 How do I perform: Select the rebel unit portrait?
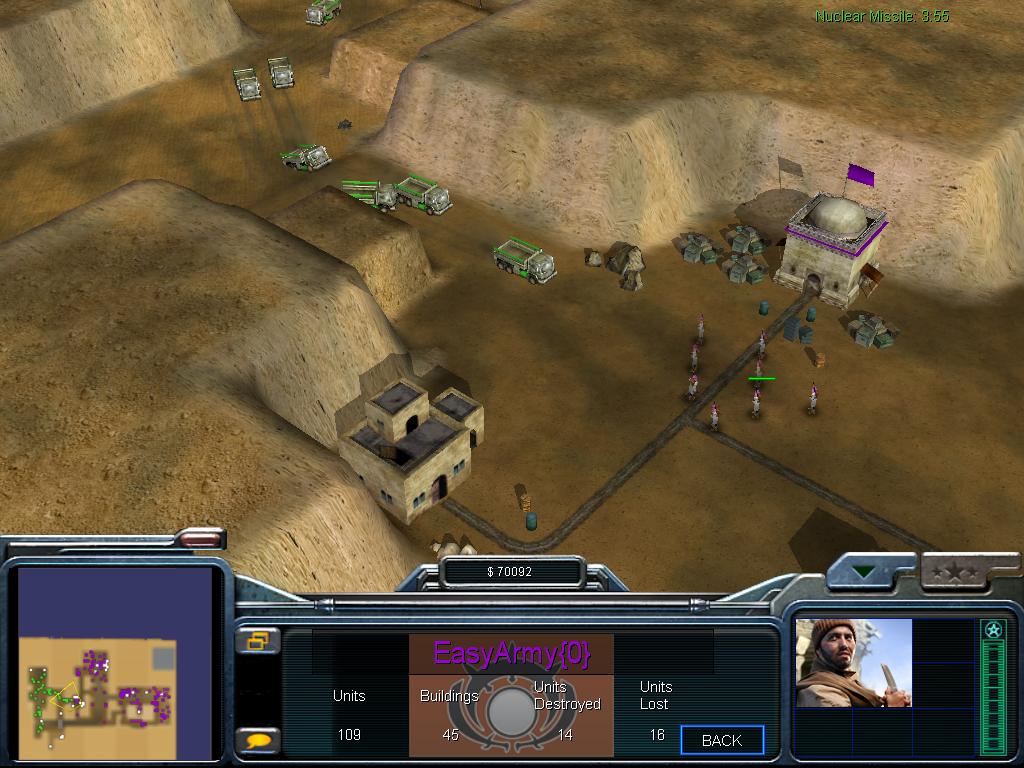tap(853, 663)
